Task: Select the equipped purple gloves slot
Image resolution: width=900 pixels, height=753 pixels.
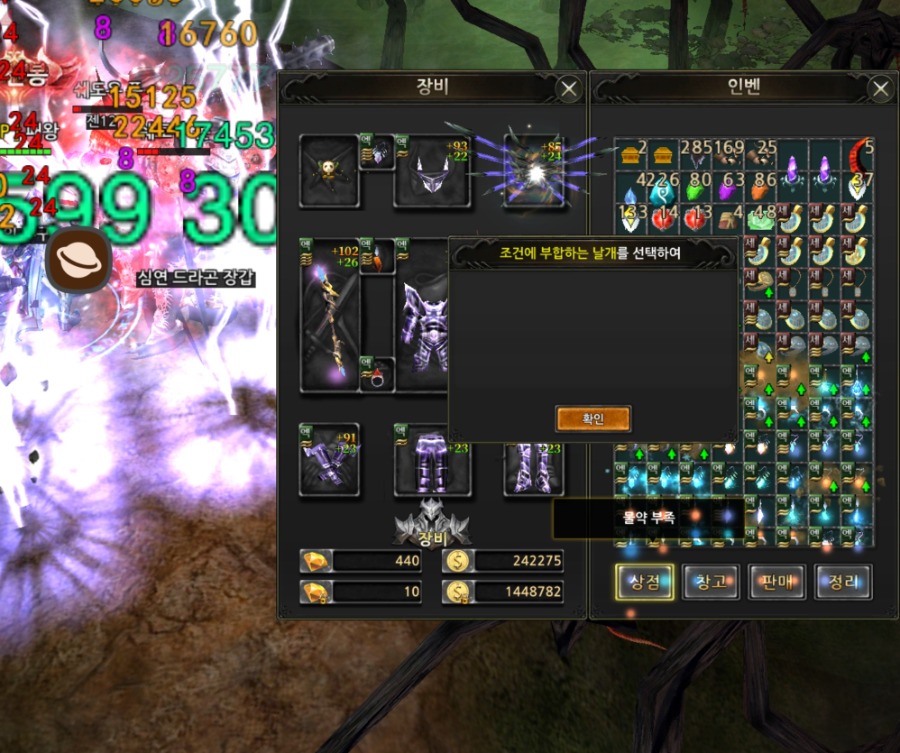Action: (329, 459)
